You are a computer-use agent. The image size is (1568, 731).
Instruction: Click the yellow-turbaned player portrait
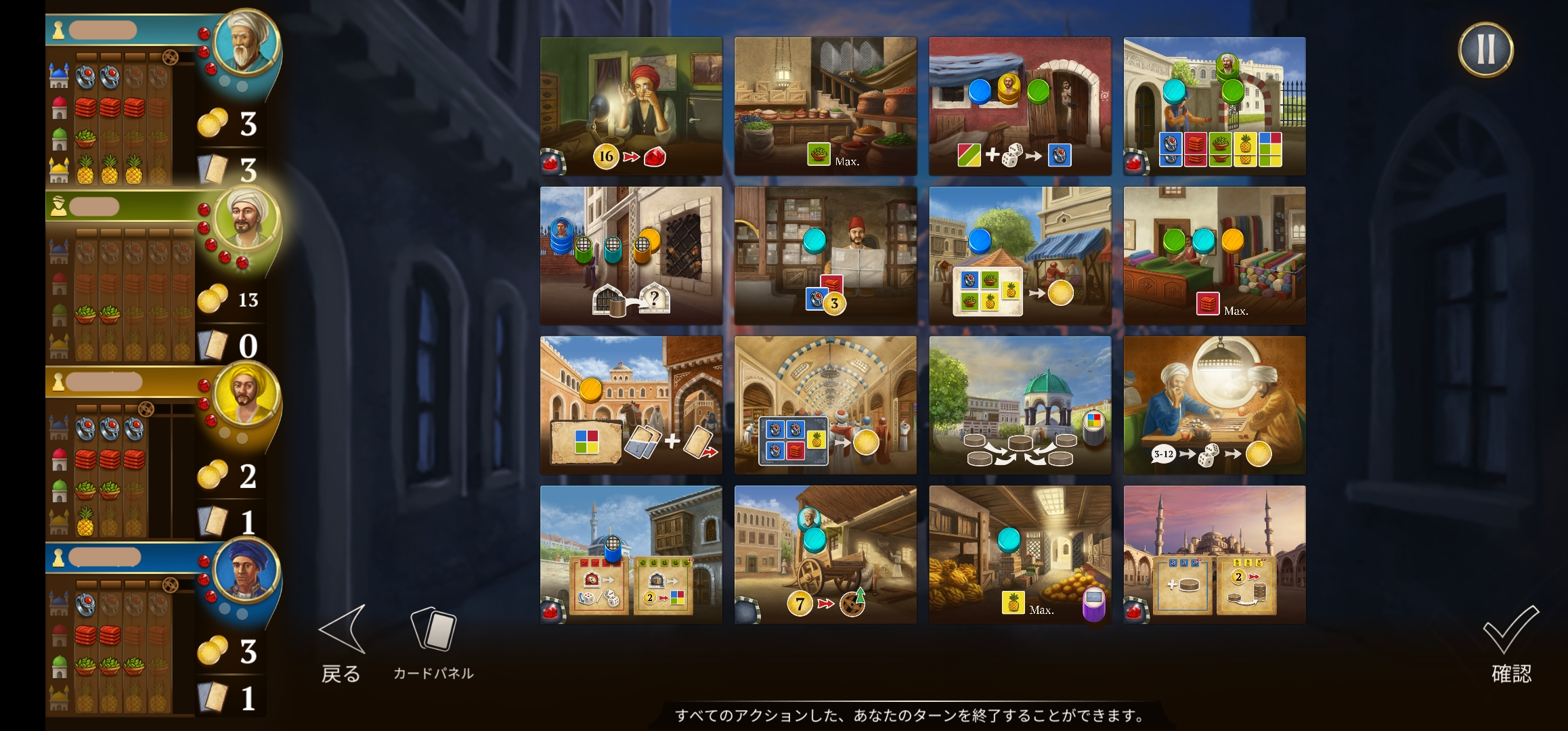pyautogui.click(x=246, y=395)
